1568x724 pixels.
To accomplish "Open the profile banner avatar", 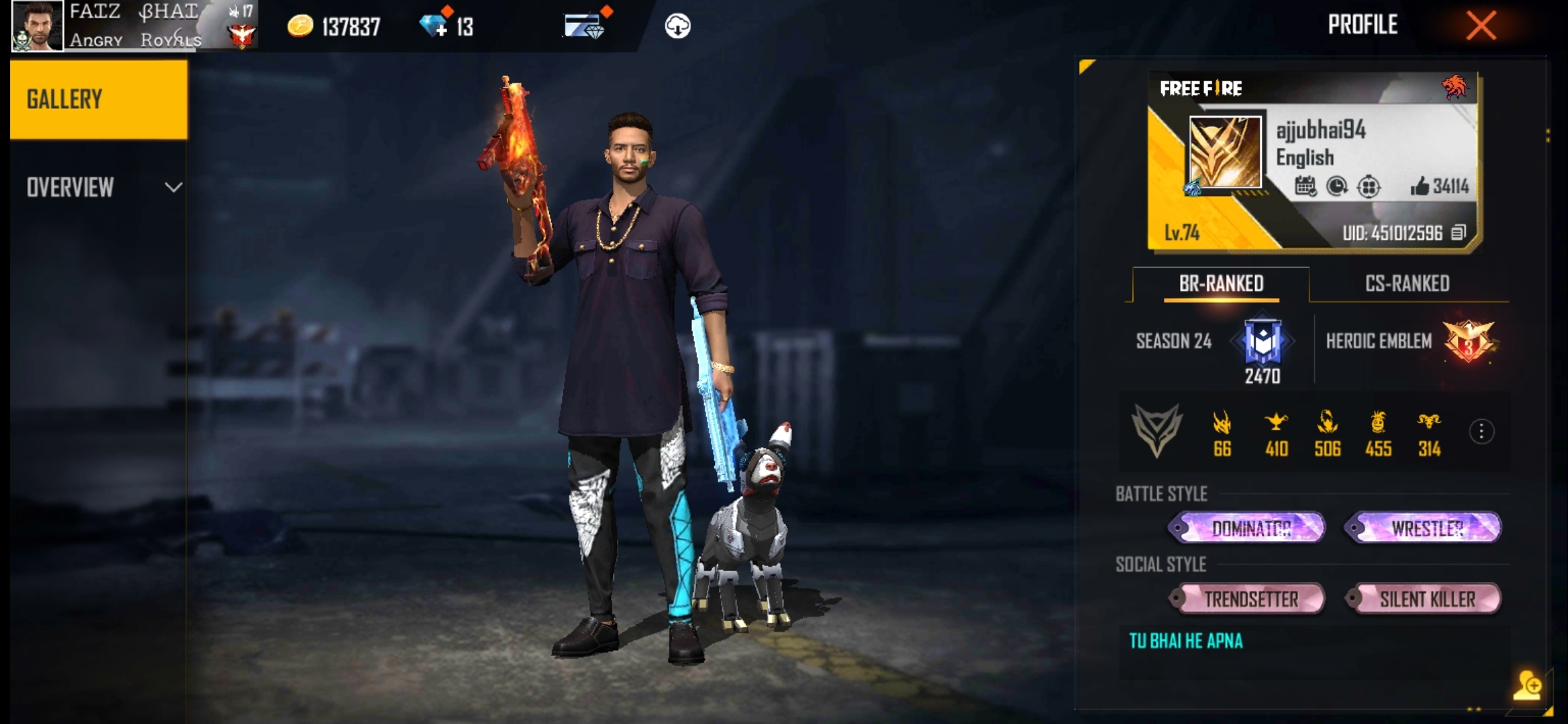I will [1224, 152].
